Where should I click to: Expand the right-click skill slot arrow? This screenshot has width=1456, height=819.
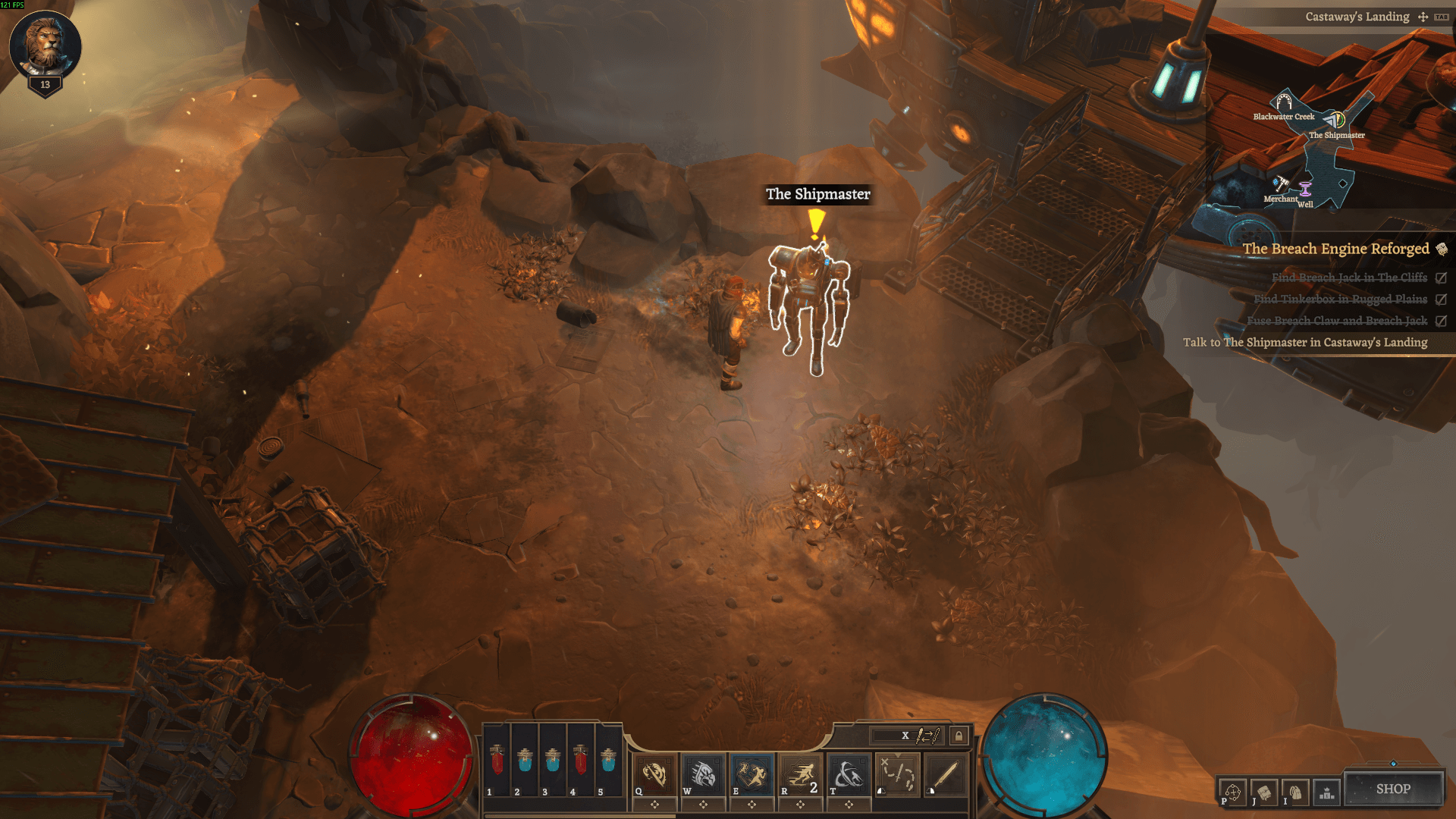point(898,754)
